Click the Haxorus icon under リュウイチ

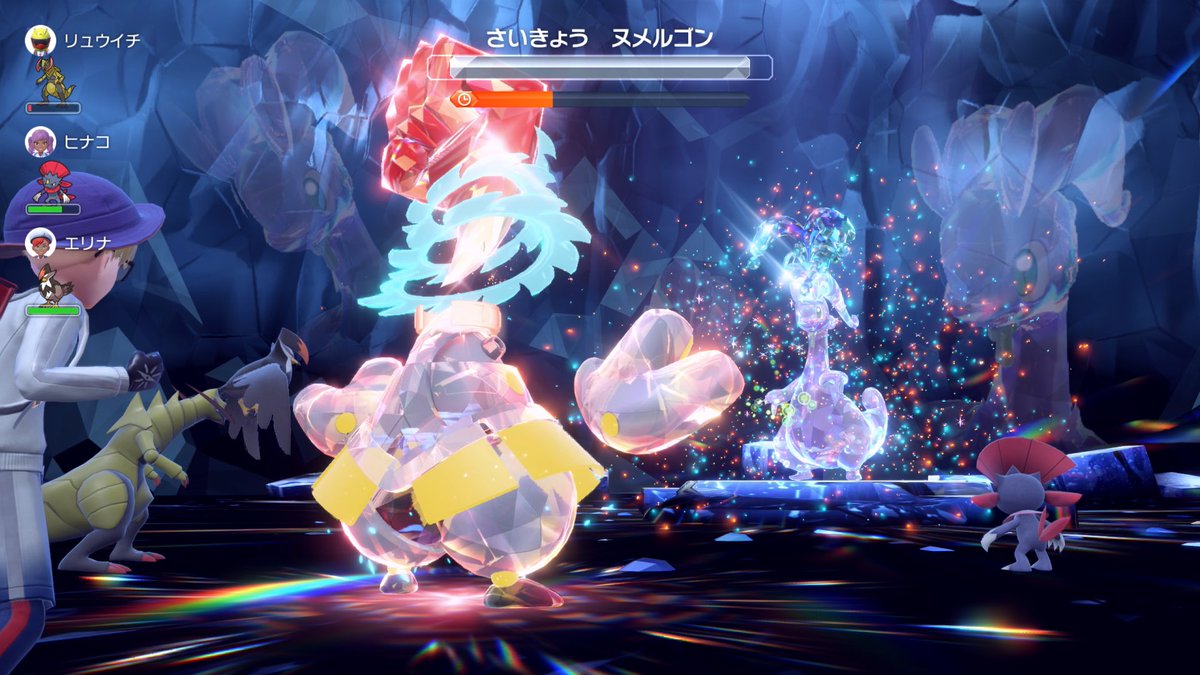point(52,79)
